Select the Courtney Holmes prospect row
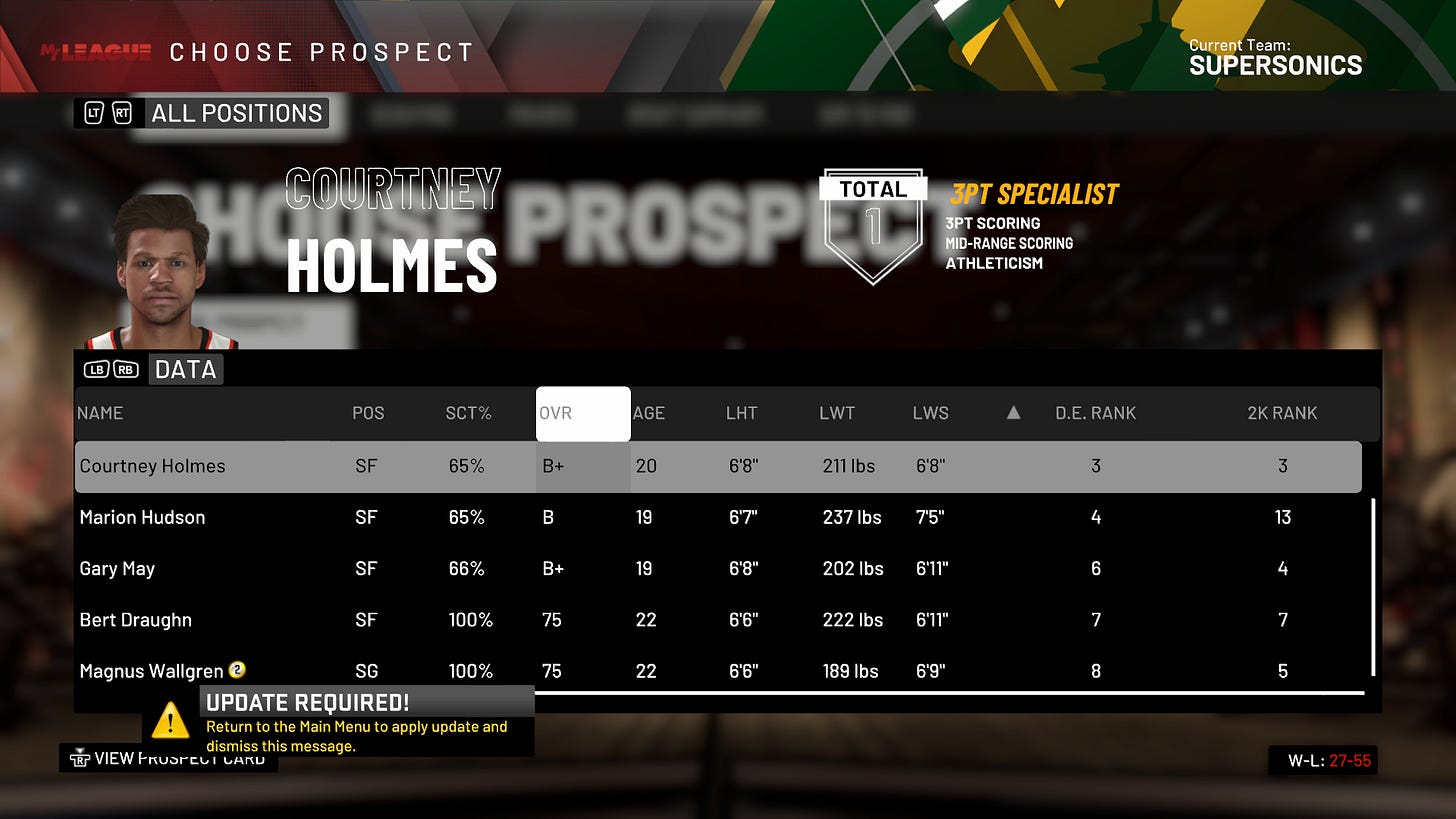This screenshot has width=1456, height=819. [718, 466]
